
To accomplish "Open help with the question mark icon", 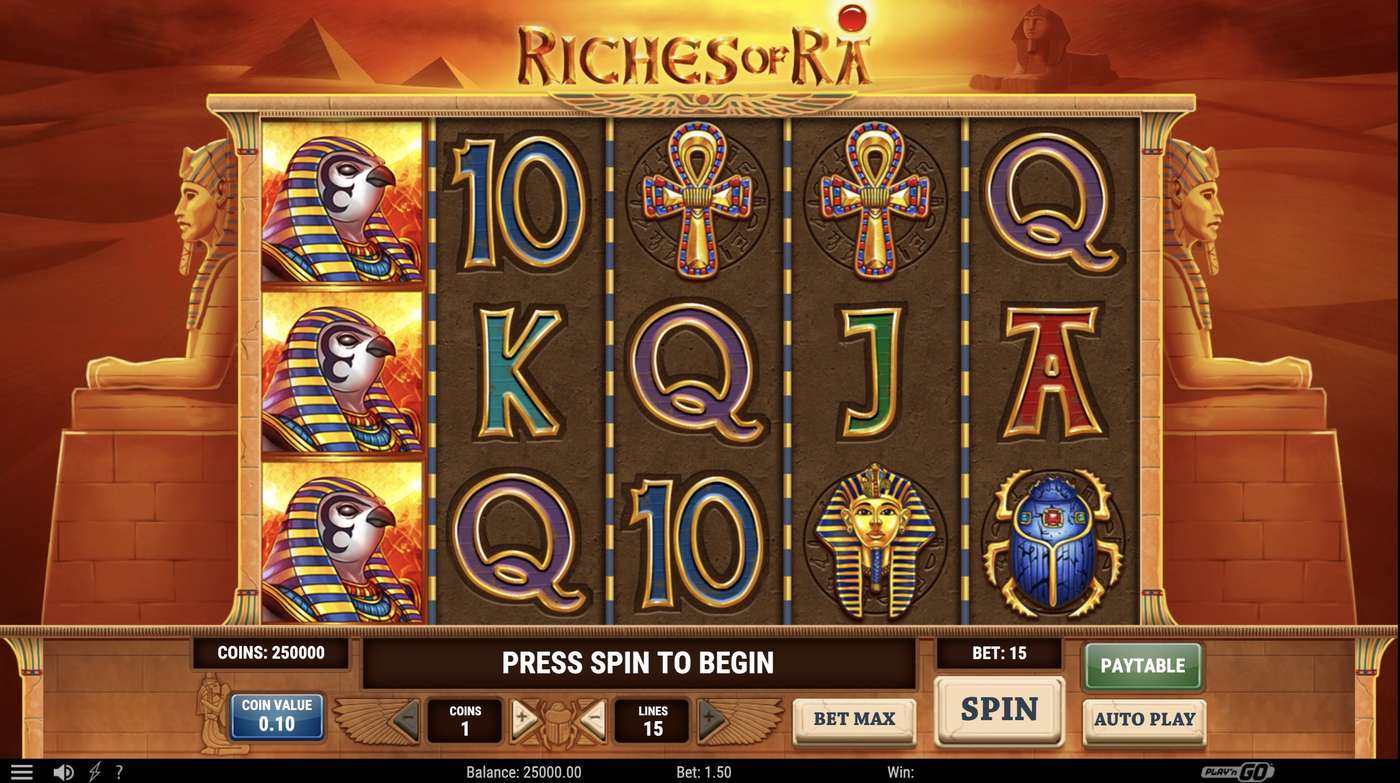I will coord(119,769).
